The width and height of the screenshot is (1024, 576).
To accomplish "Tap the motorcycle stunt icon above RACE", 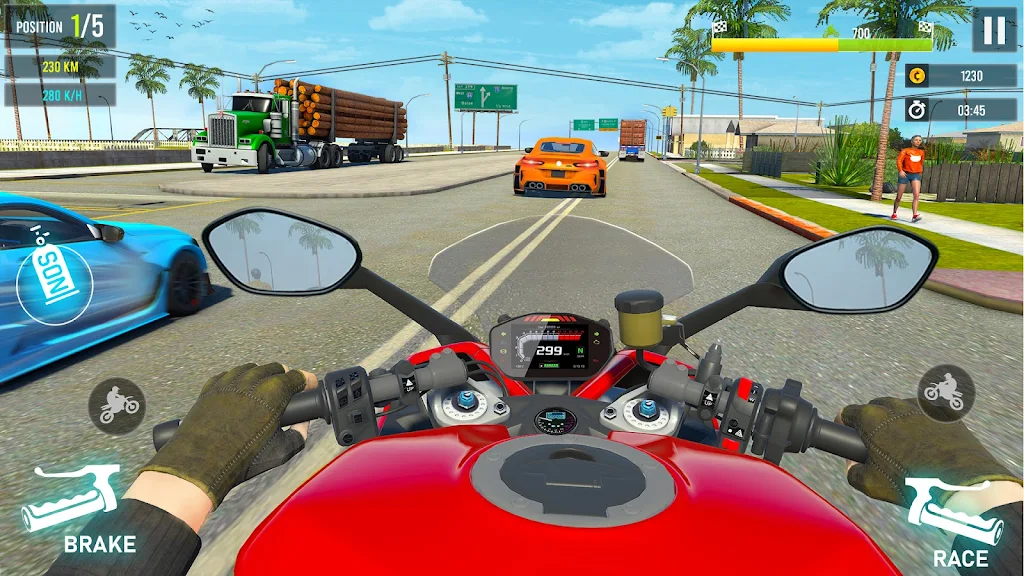I will click(946, 393).
